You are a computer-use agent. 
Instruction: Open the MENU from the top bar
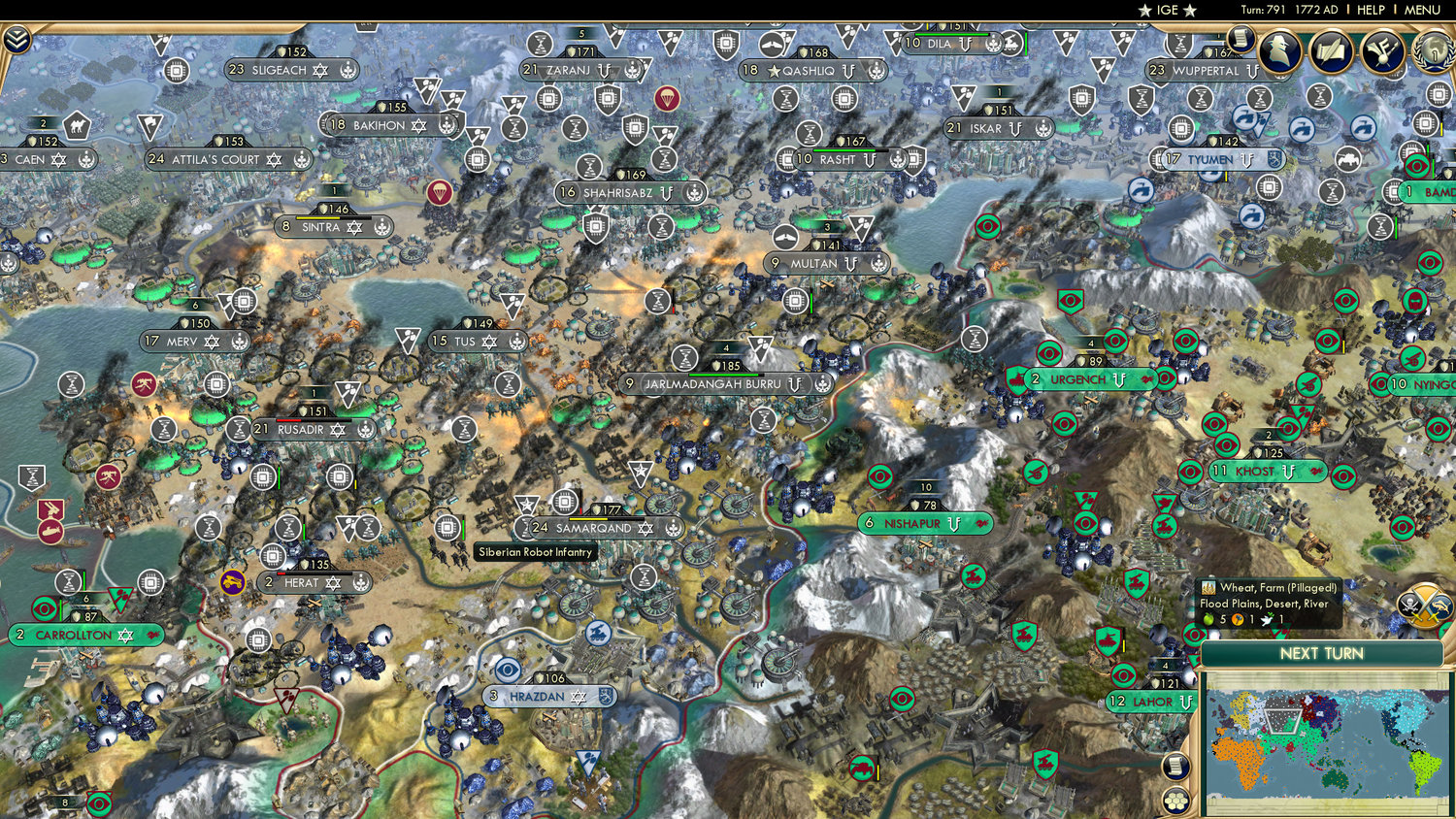pyautogui.click(x=1422, y=10)
